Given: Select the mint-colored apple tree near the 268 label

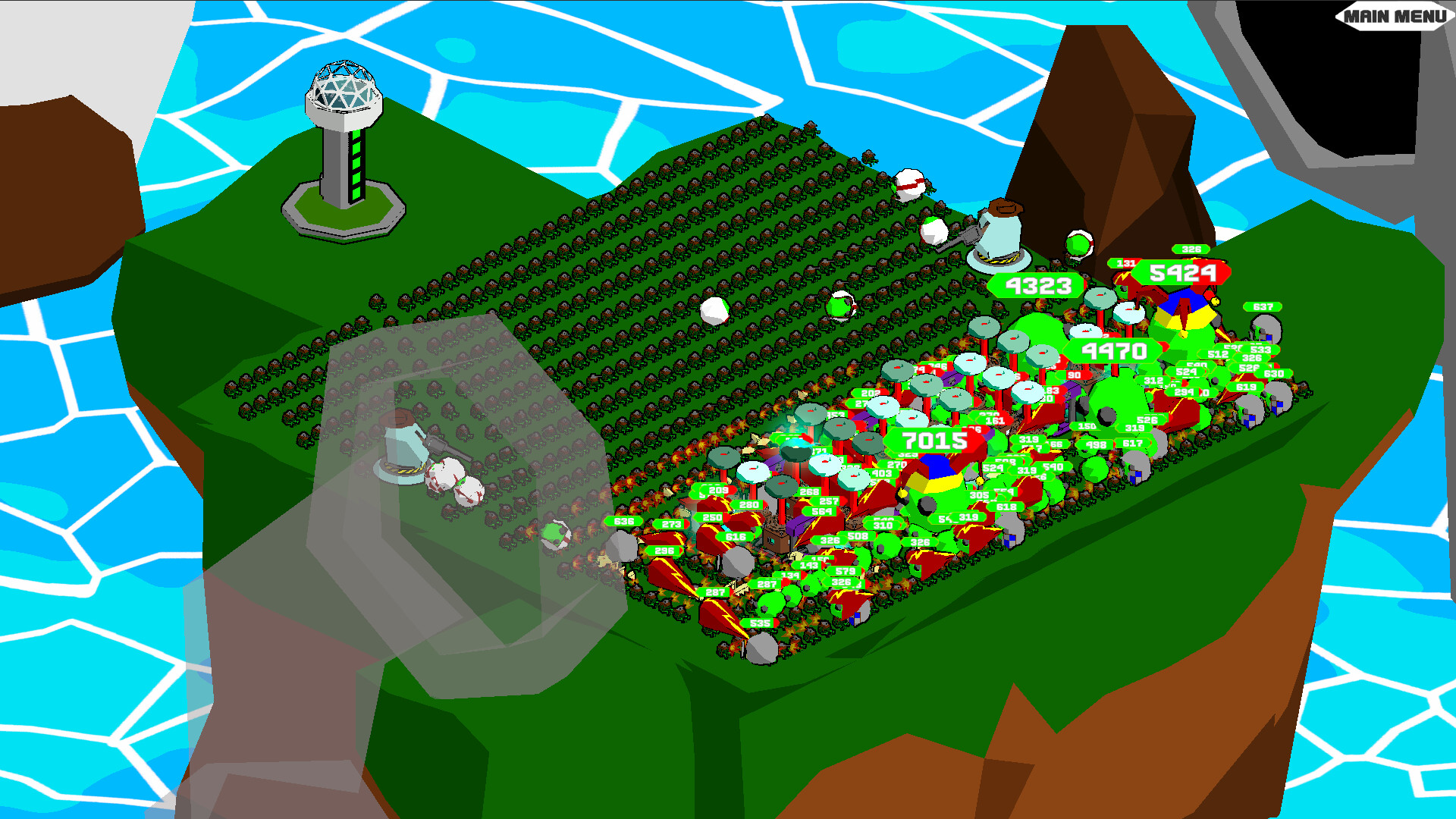Looking at the screenshot, I should [x=825, y=466].
